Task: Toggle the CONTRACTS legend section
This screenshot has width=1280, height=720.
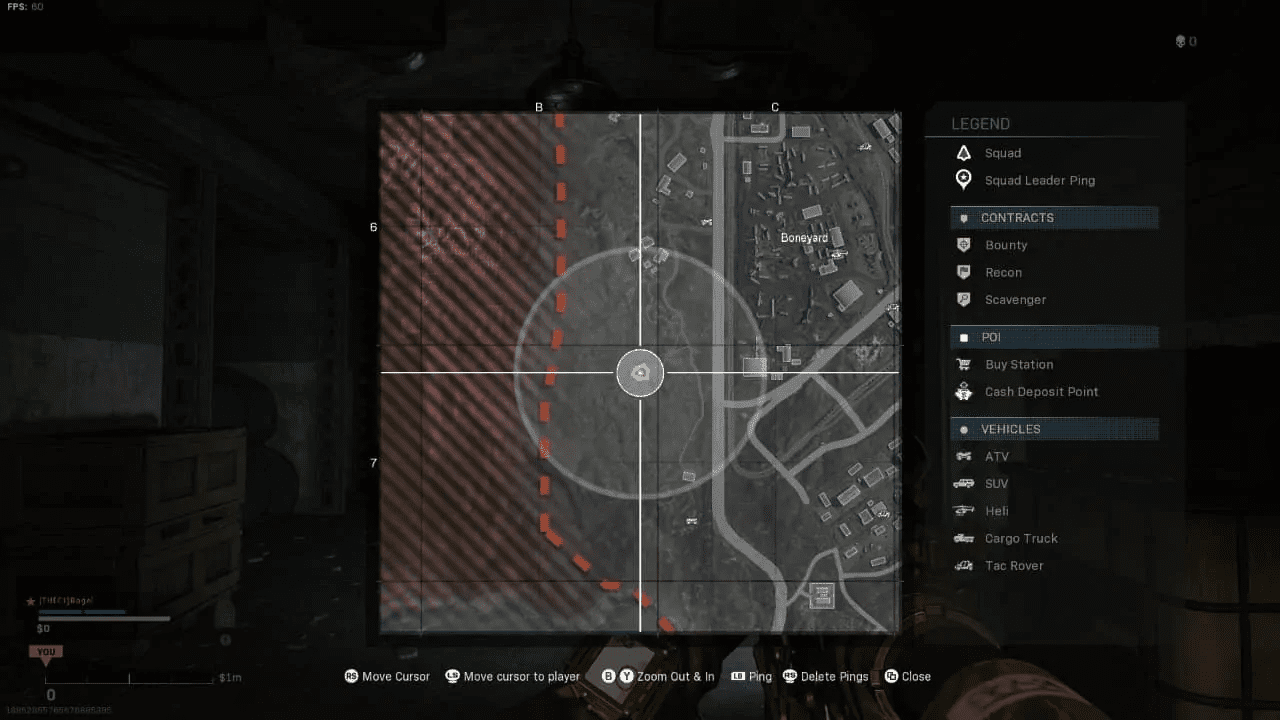Action: coord(1017,217)
